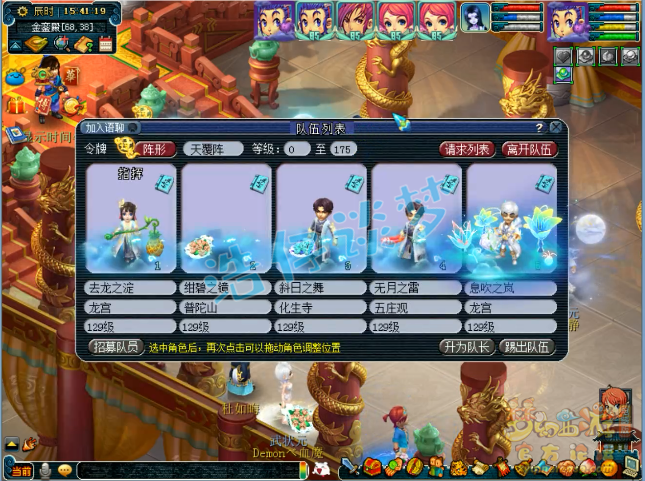Kick member with 踢出队伍 button

pyautogui.click(x=527, y=347)
